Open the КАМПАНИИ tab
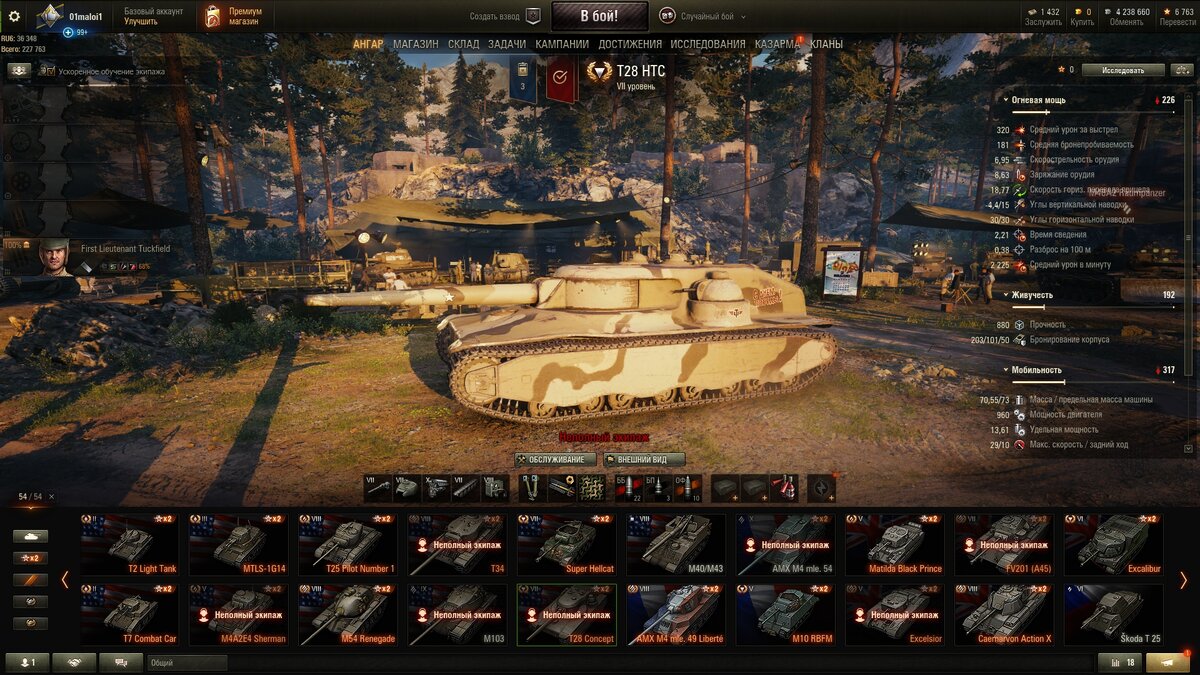The height and width of the screenshot is (675, 1200). (562, 44)
